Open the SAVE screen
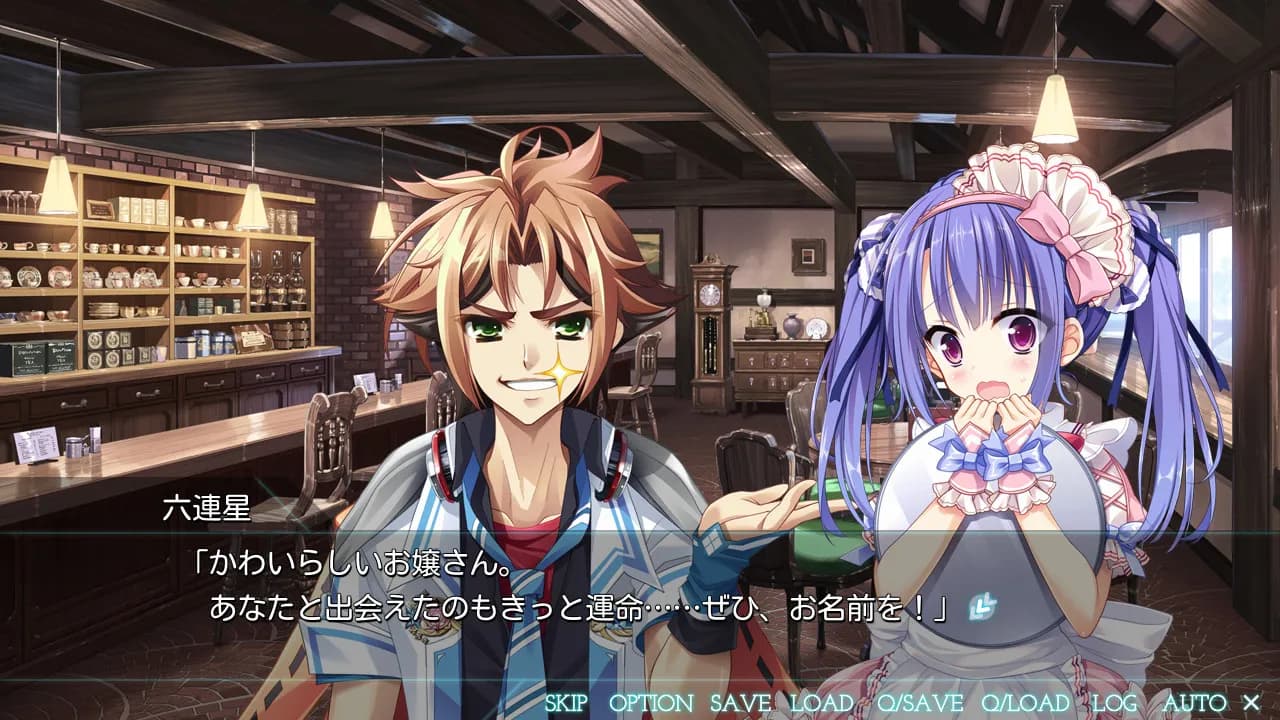Screen dimensions: 1280x720 click(x=740, y=703)
